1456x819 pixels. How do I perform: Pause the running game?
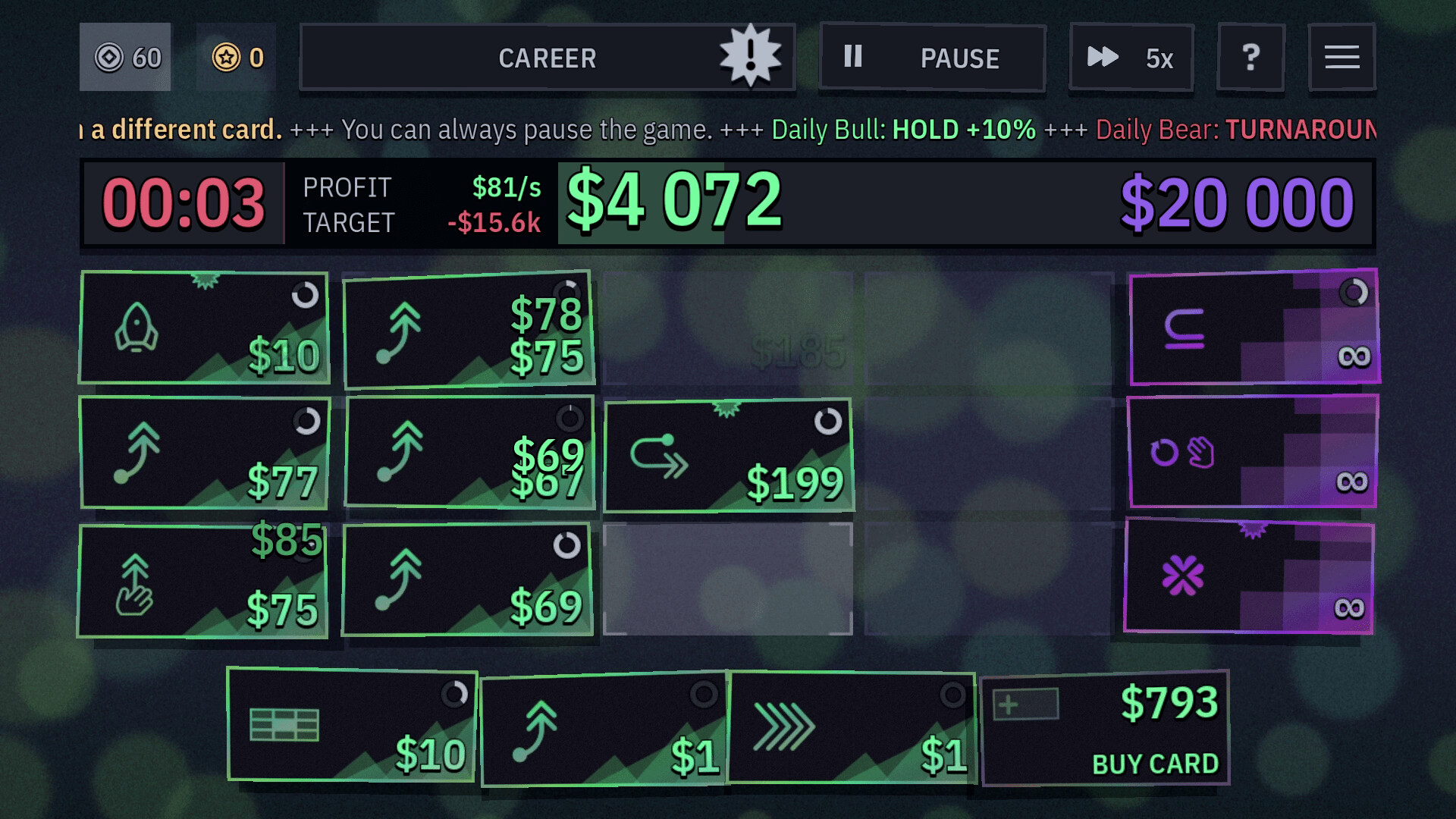[x=931, y=58]
